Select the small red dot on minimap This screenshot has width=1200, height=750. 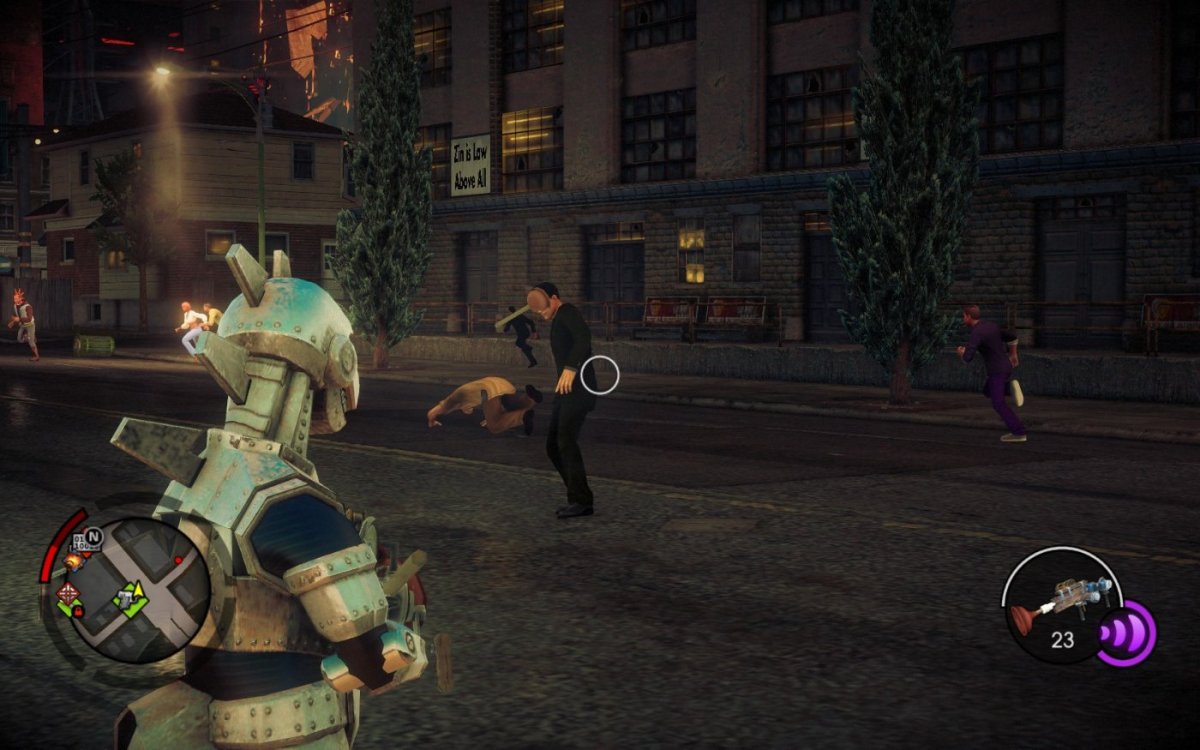[x=179, y=560]
